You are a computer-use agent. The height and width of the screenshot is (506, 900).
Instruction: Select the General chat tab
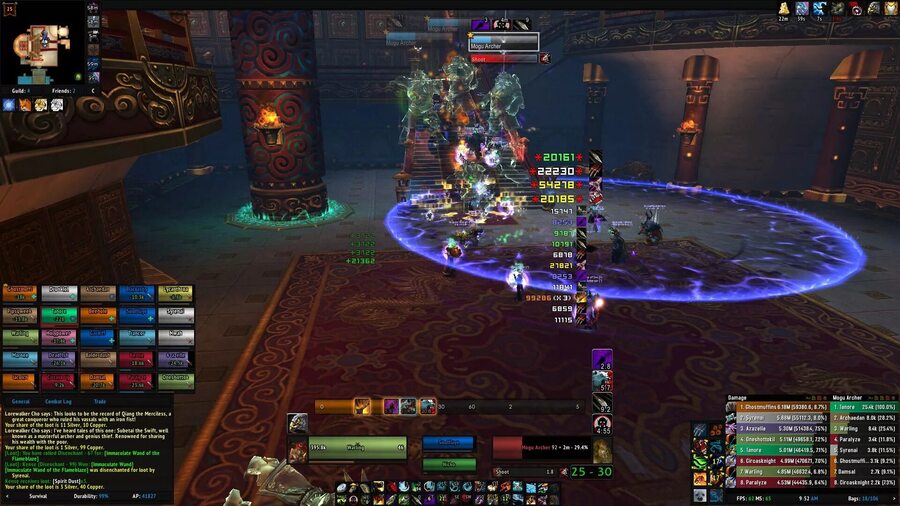pos(20,401)
